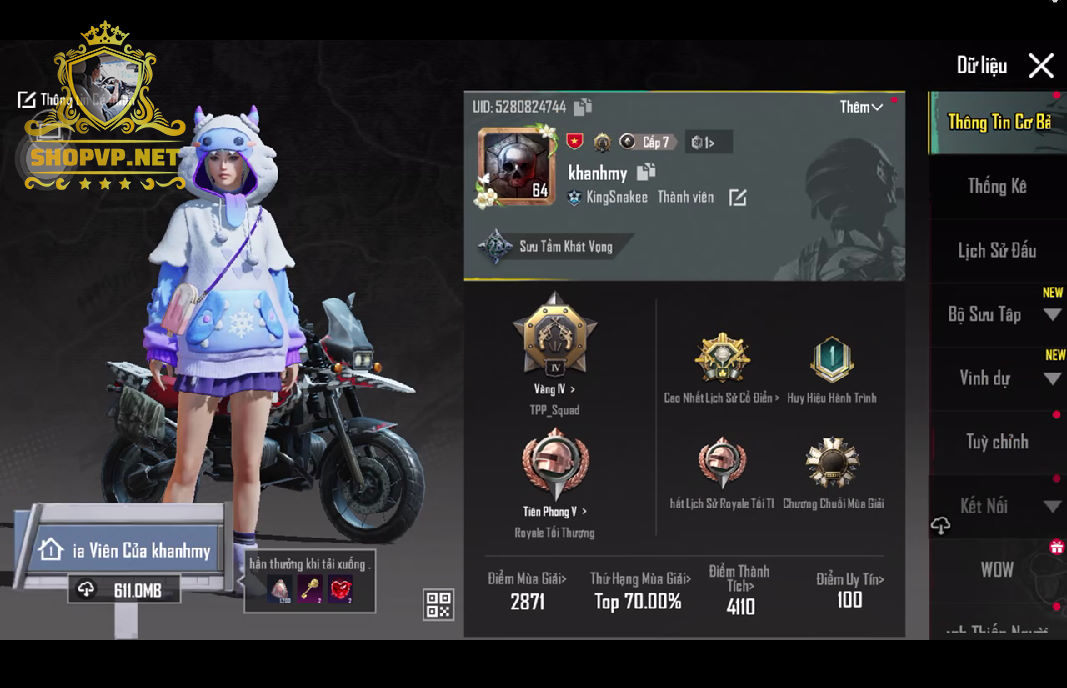1067x688 pixels.
Task: Open the Thống Kê tab
Action: (997, 186)
